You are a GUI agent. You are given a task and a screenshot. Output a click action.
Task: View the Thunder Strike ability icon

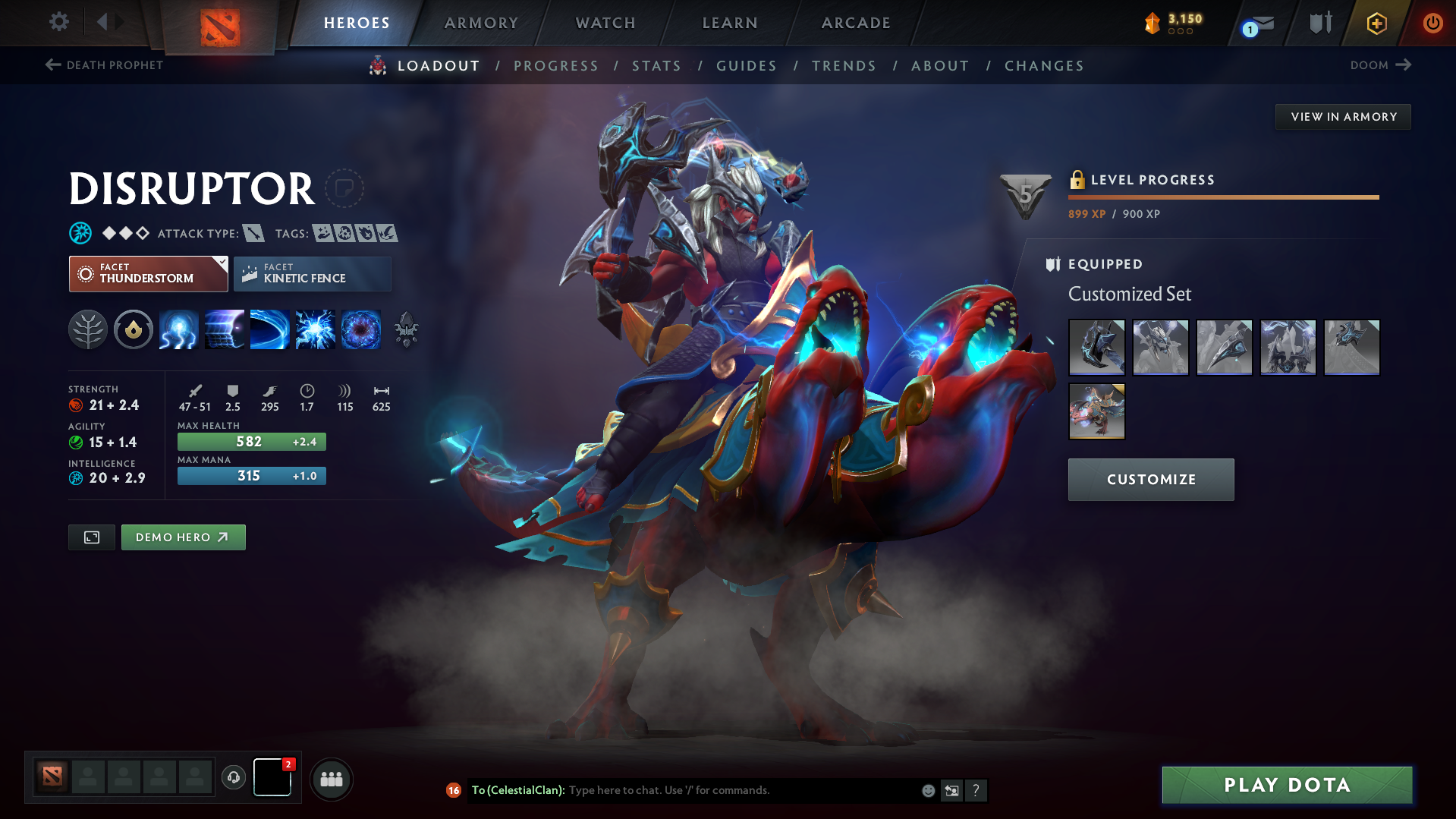pos(179,329)
